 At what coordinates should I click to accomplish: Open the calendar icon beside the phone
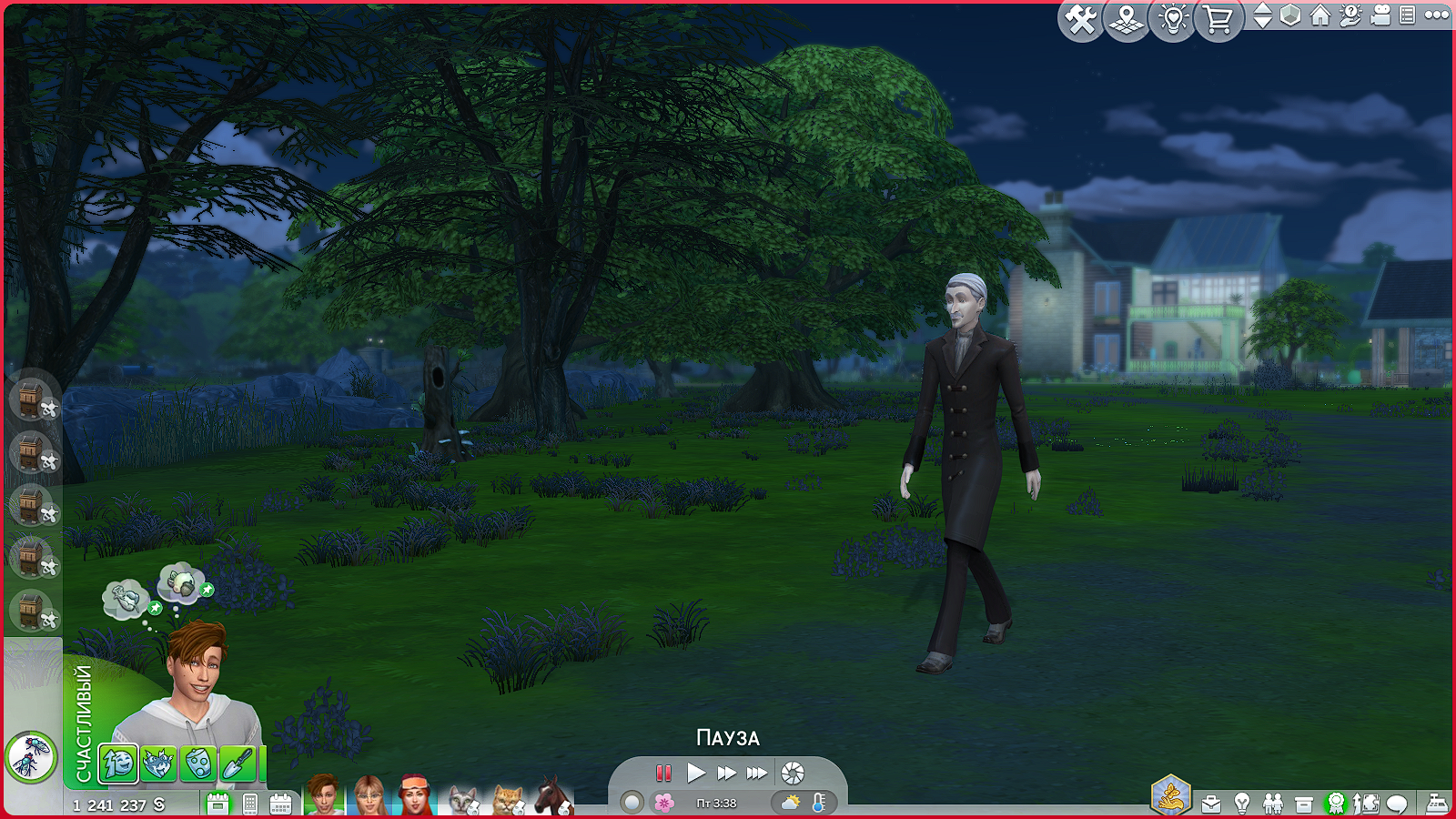(280, 804)
